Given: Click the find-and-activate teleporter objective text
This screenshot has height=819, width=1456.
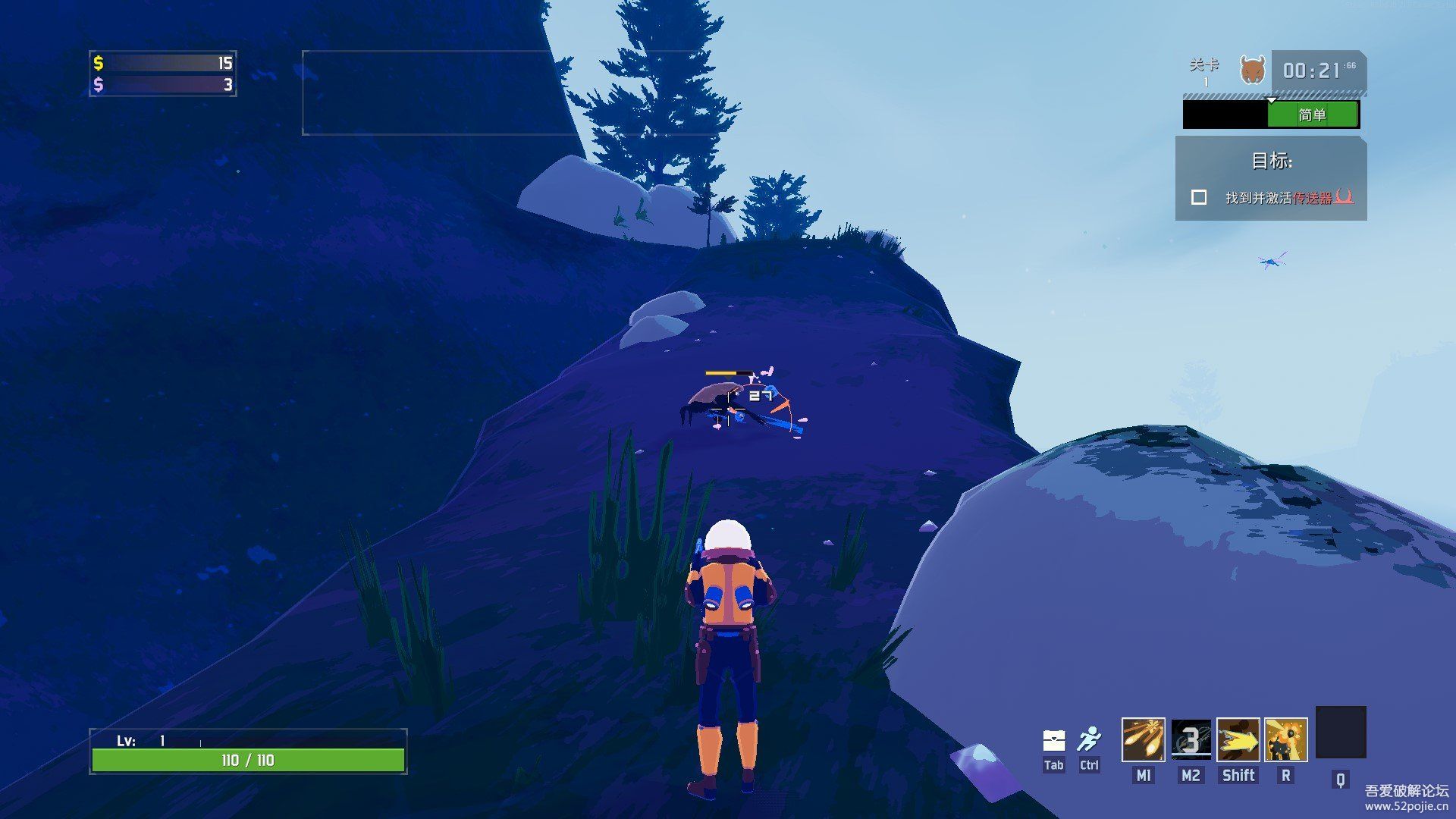Looking at the screenshot, I should [1289, 197].
